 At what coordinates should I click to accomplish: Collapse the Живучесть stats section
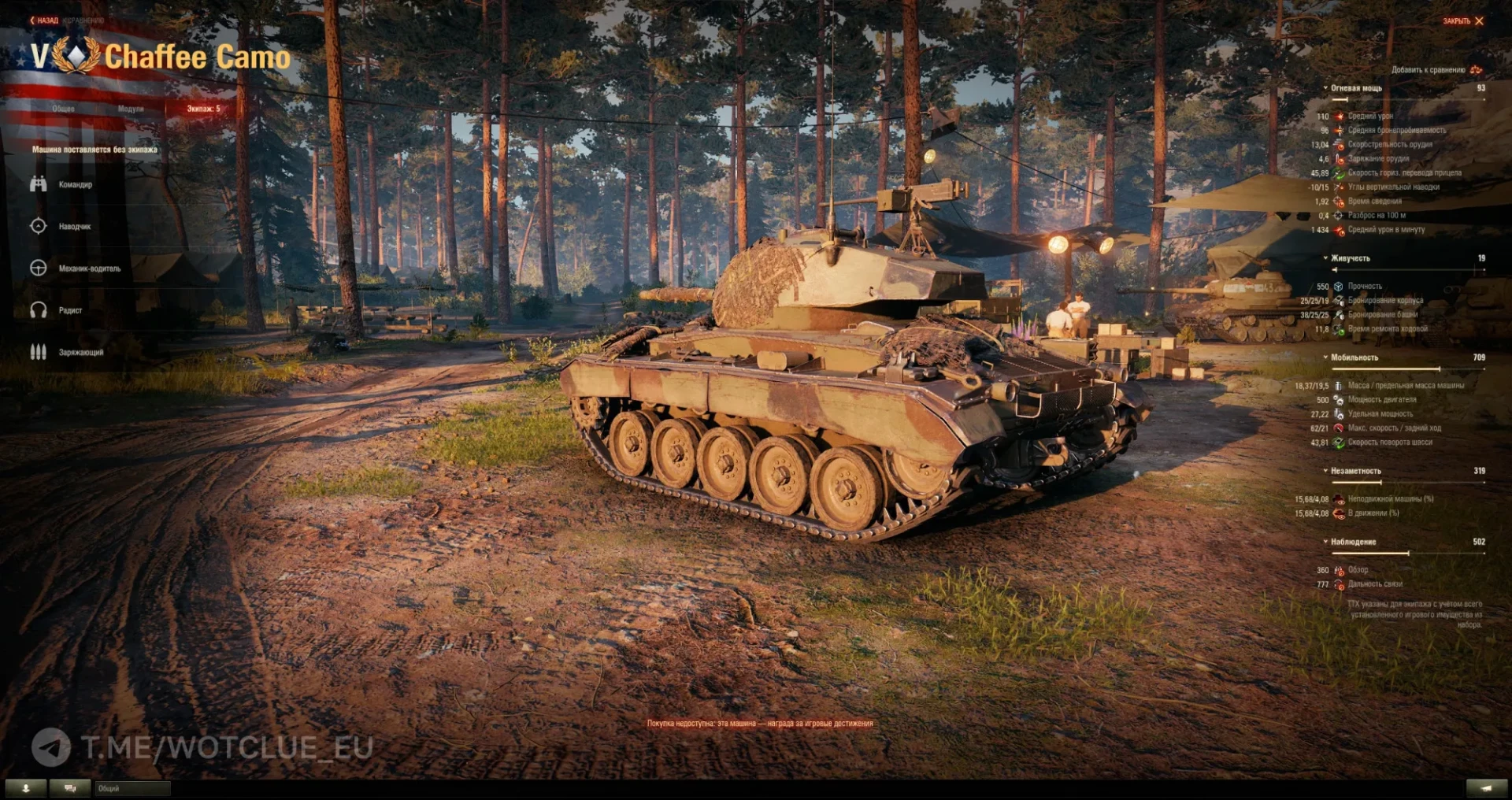(1350, 258)
